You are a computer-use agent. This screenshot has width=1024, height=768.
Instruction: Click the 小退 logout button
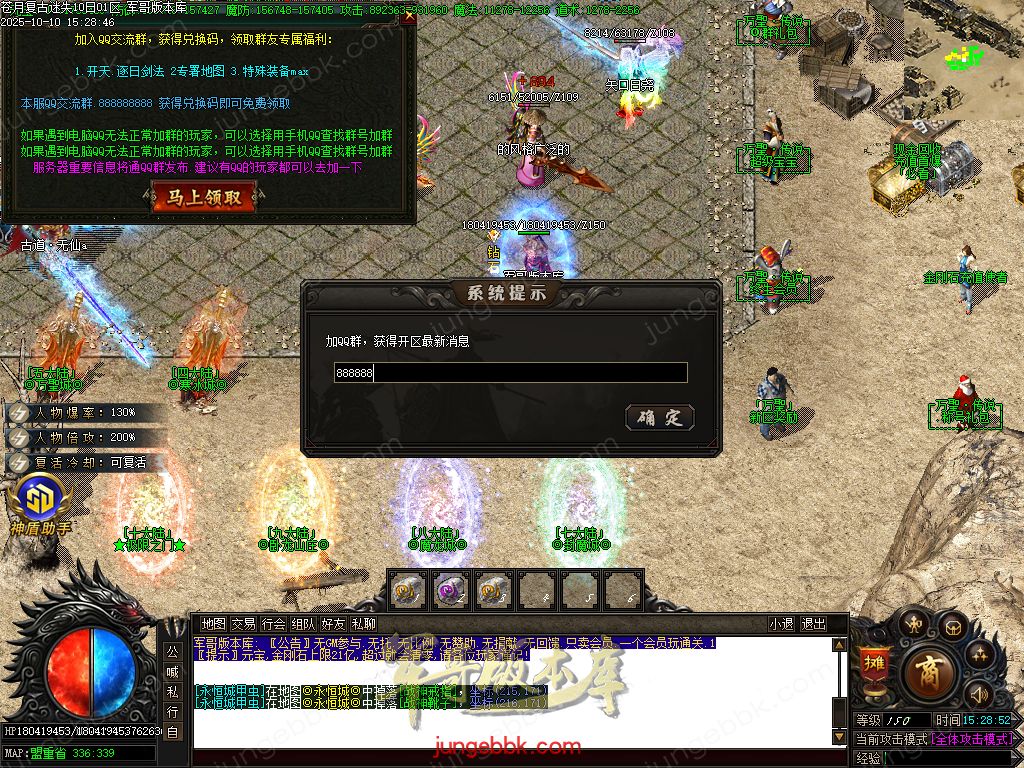pyautogui.click(x=781, y=624)
